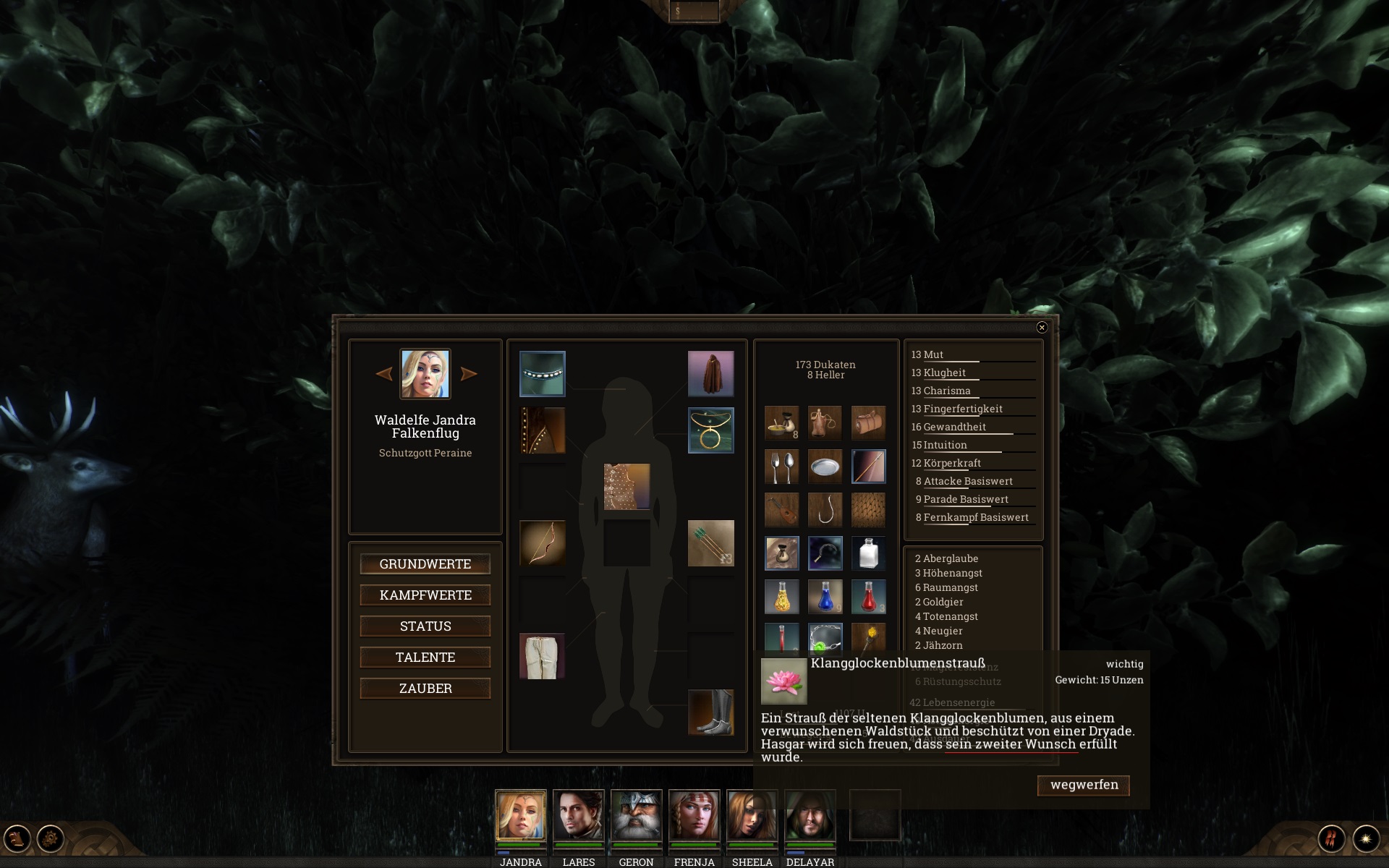Go to previous character with left arrow
The height and width of the screenshot is (868, 1389).
pyautogui.click(x=384, y=374)
